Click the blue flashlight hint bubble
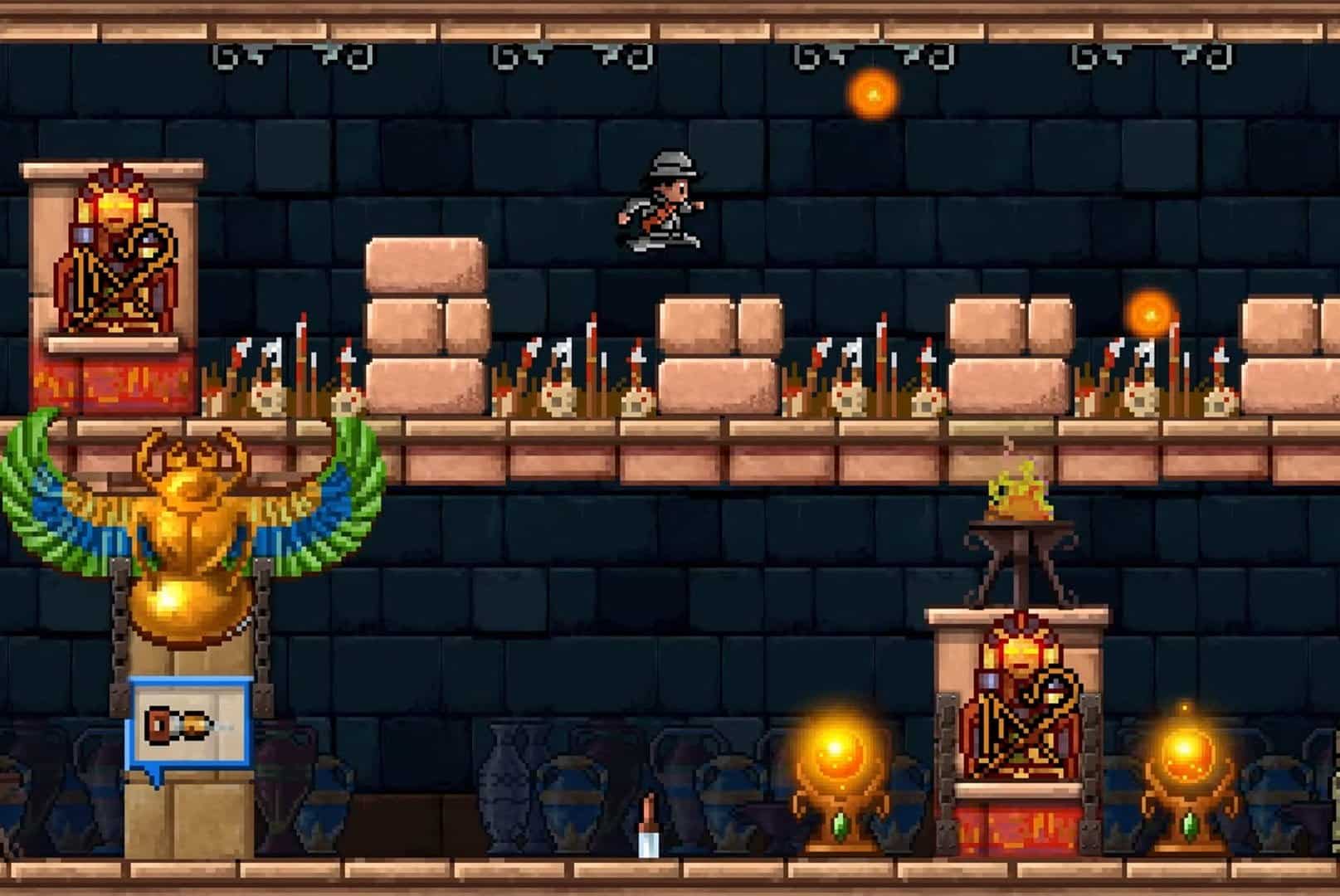Screen dimensions: 1340x896 [x=189, y=727]
